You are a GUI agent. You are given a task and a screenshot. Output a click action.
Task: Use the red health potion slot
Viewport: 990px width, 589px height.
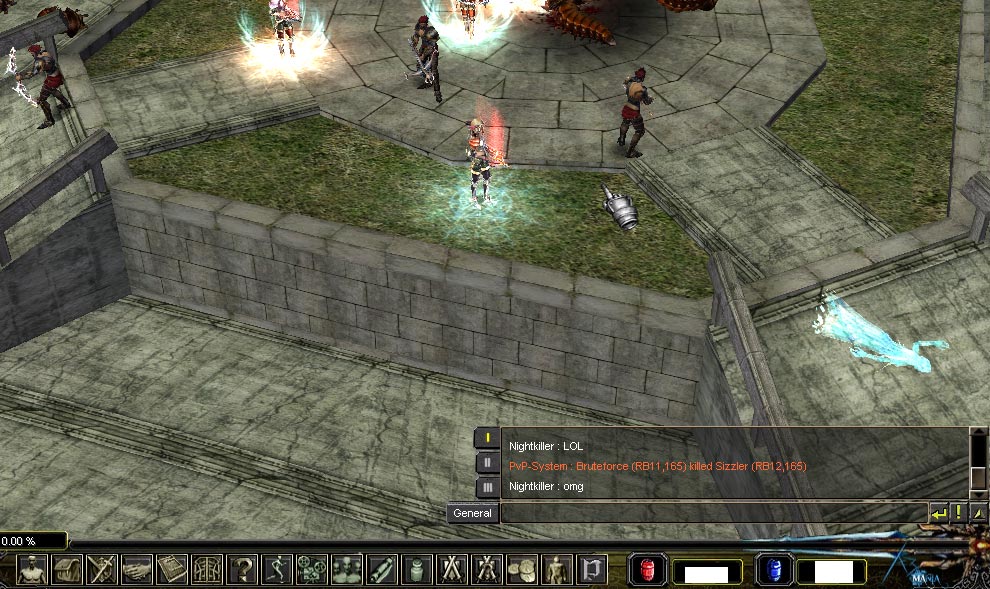pos(647,571)
